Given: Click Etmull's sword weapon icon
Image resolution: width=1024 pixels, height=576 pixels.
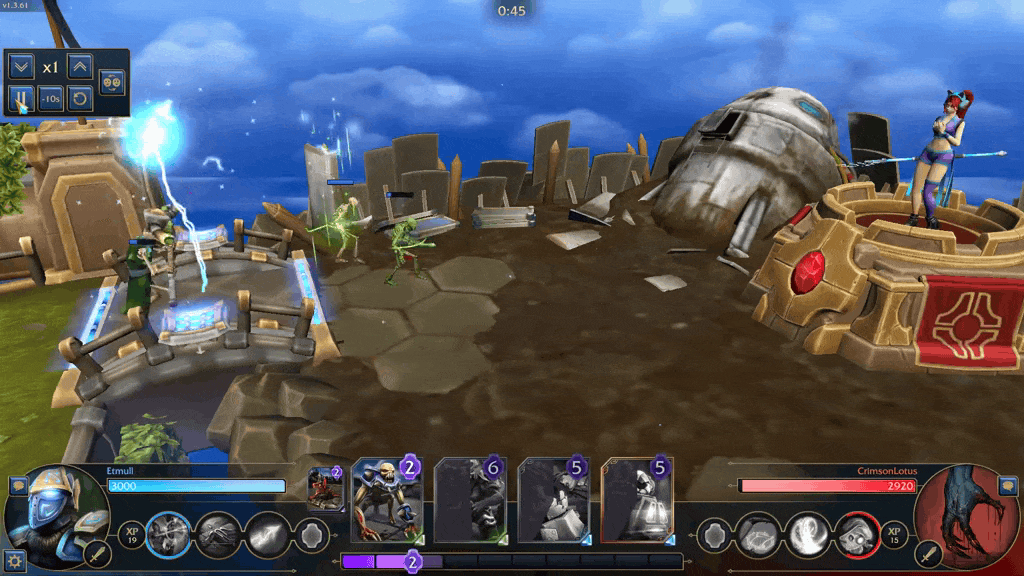Looking at the screenshot, I should coord(98,552).
